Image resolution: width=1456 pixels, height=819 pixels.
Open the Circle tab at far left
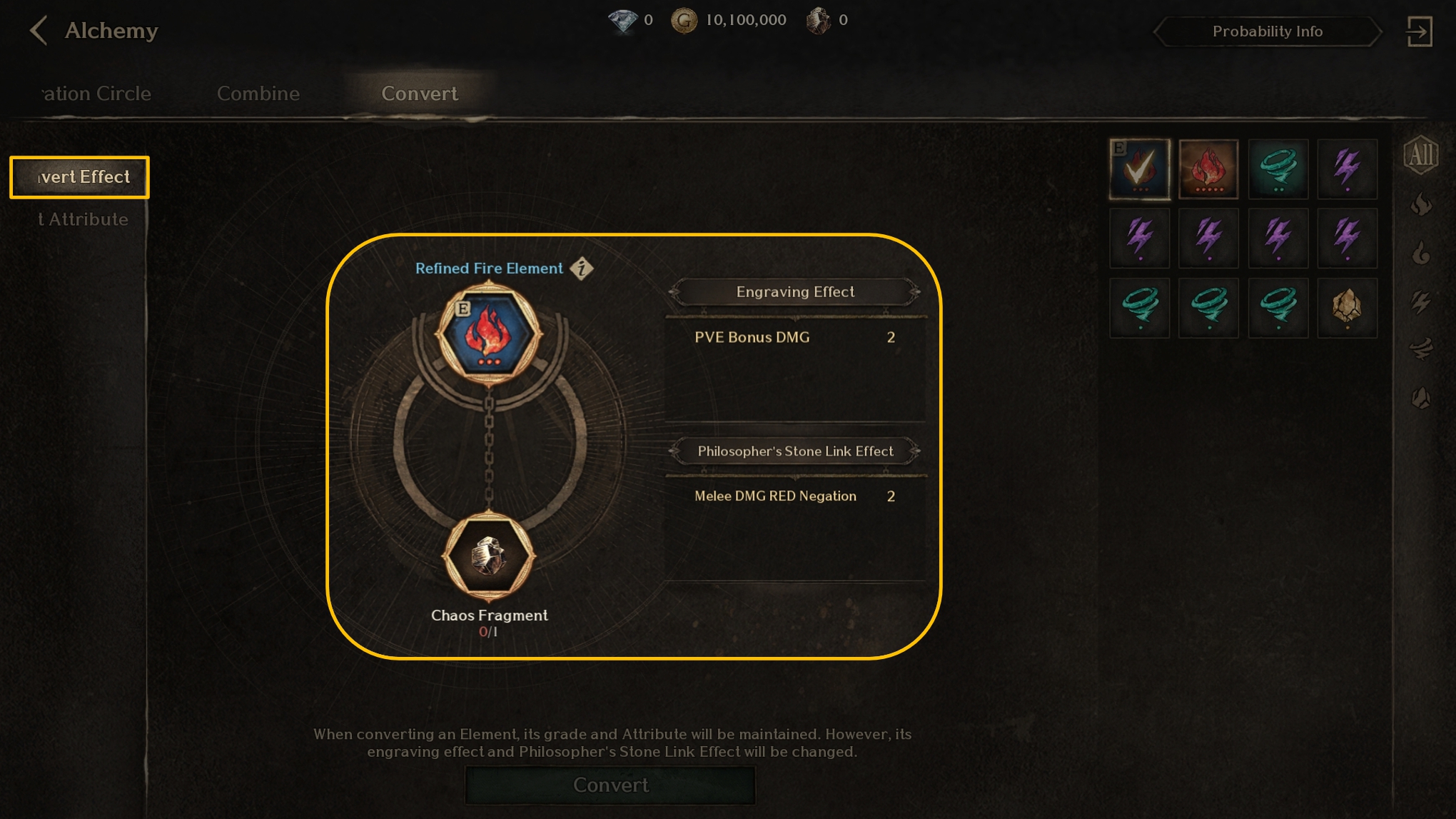tap(96, 94)
